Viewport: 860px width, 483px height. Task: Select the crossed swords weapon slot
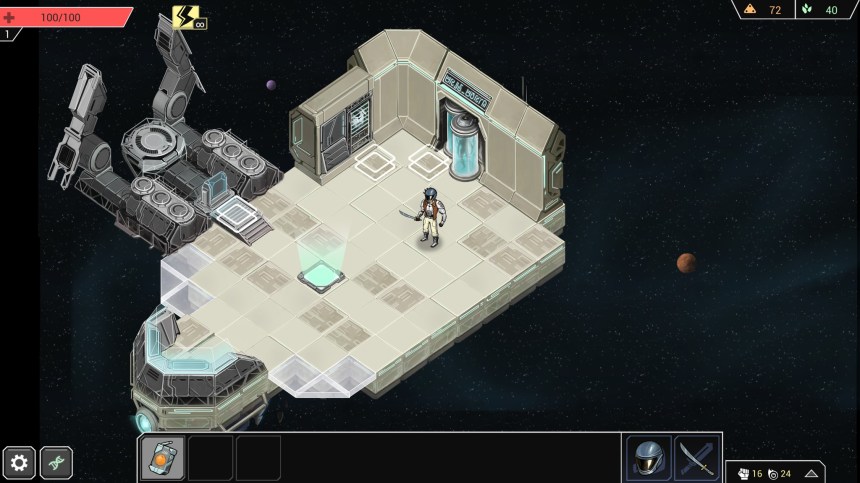pyautogui.click(x=696, y=458)
